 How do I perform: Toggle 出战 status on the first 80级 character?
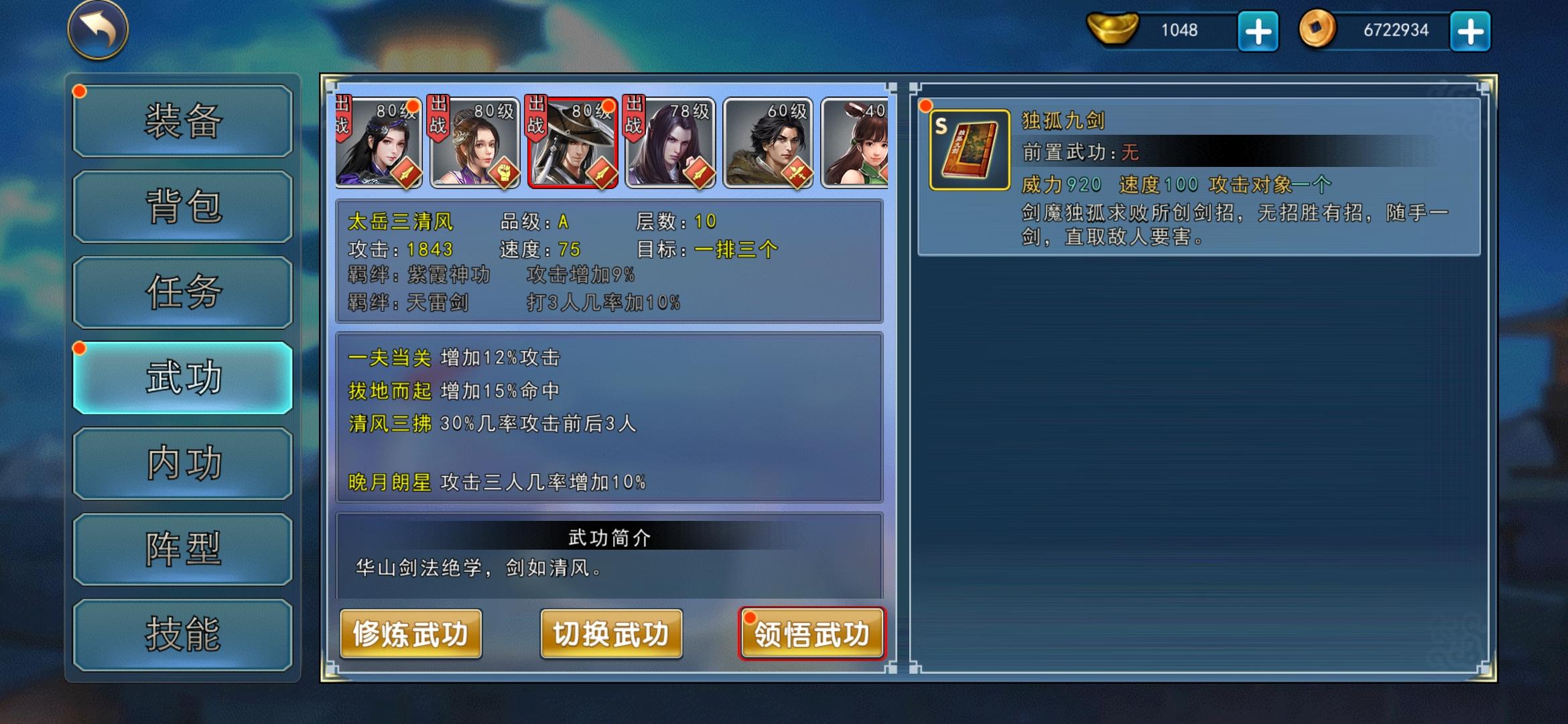tap(343, 117)
